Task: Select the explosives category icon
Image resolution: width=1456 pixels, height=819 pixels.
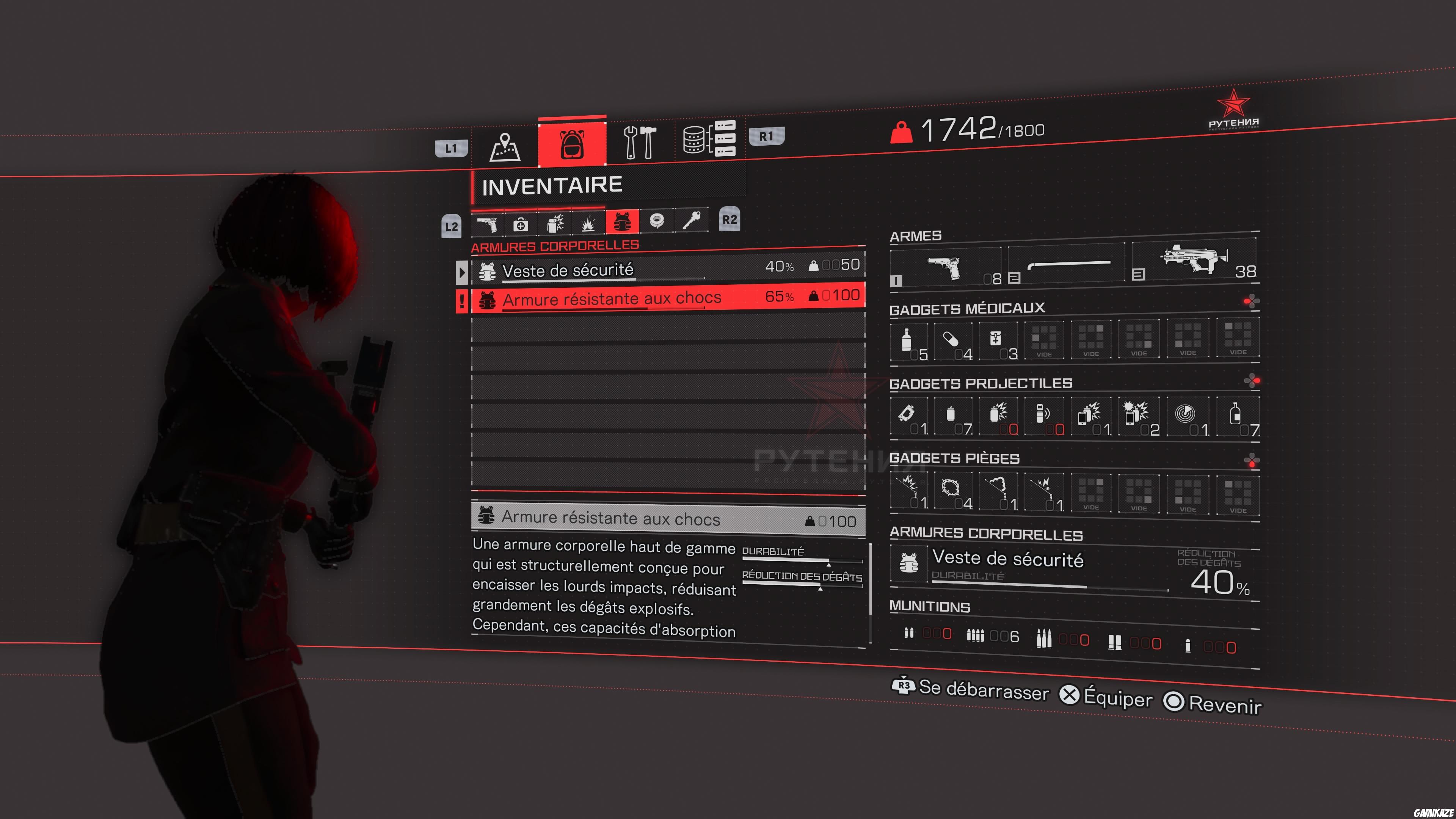Action: pos(588,224)
